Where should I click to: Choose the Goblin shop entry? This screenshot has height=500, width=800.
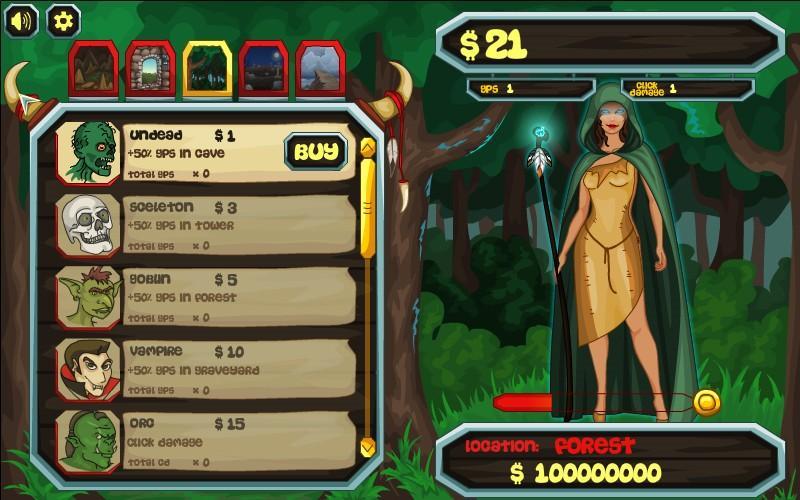pyautogui.click(x=205, y=296)
